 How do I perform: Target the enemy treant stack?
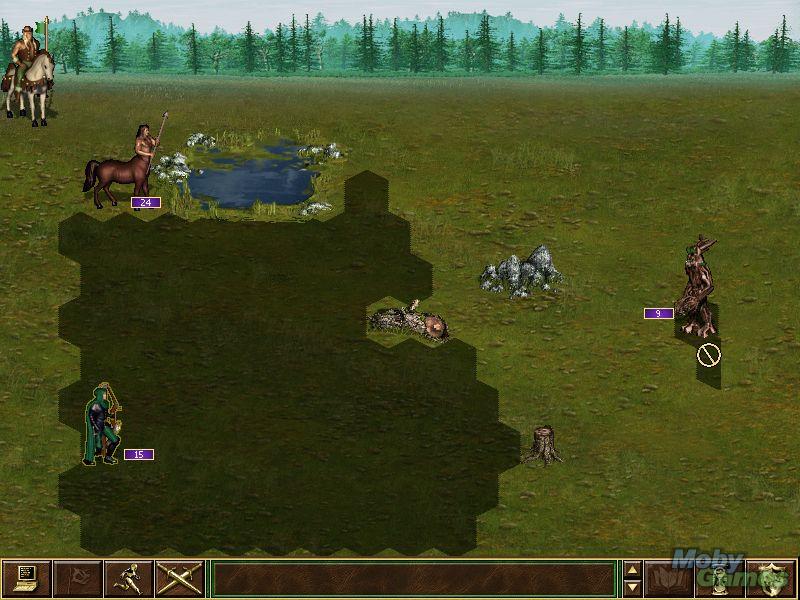click(696, 287)
